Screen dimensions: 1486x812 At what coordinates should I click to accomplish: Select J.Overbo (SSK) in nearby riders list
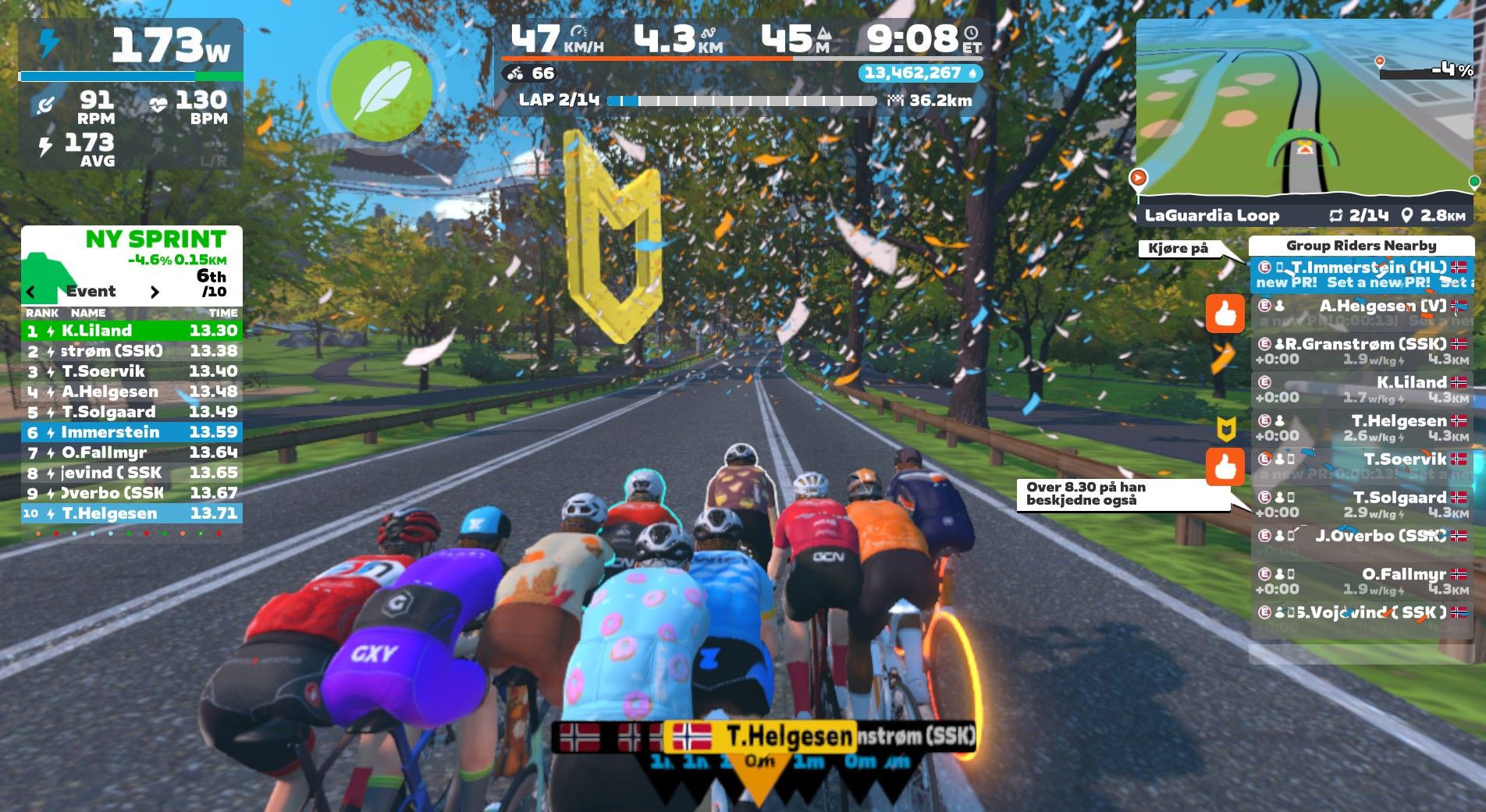pyautogui.click(x=1361, y=542)
